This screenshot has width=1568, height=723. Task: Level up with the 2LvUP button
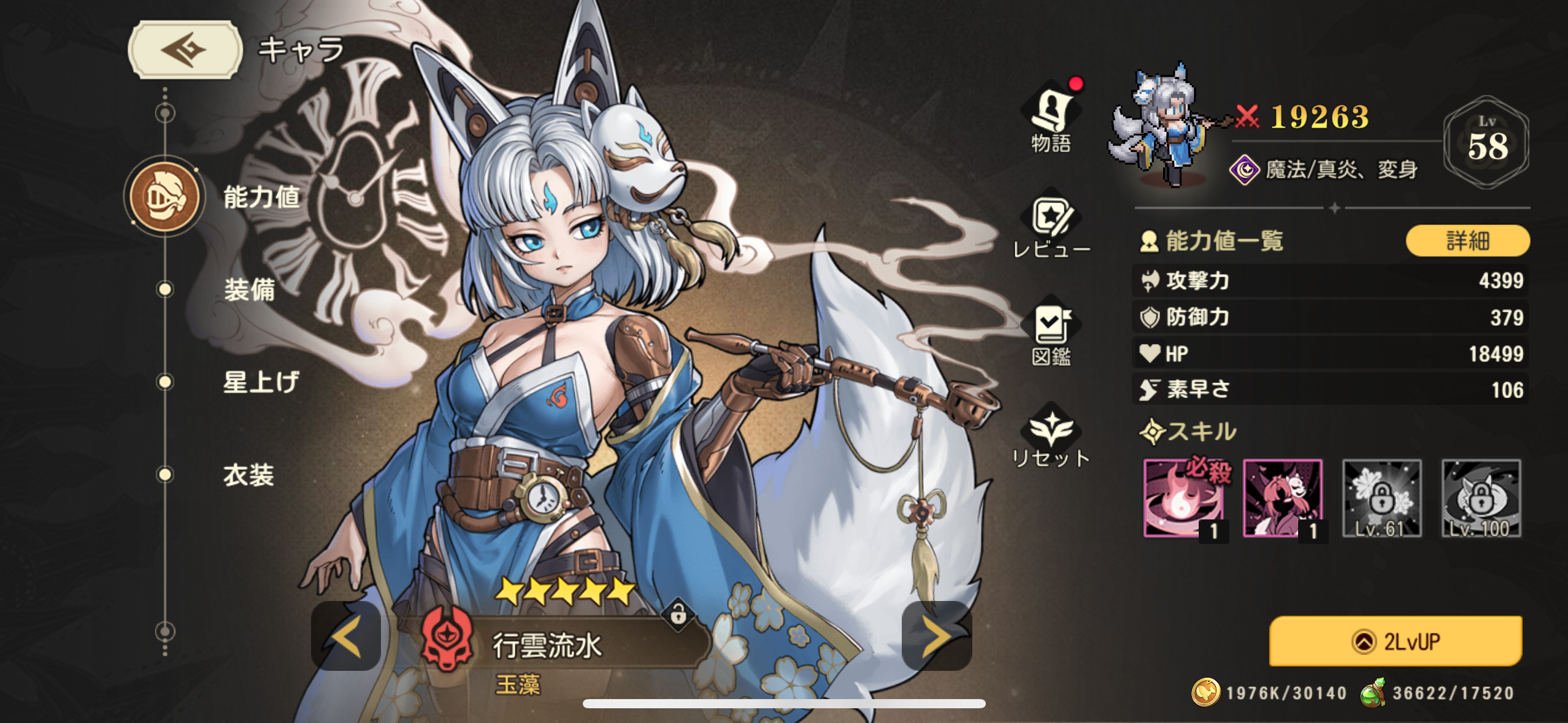point(1395,641)
